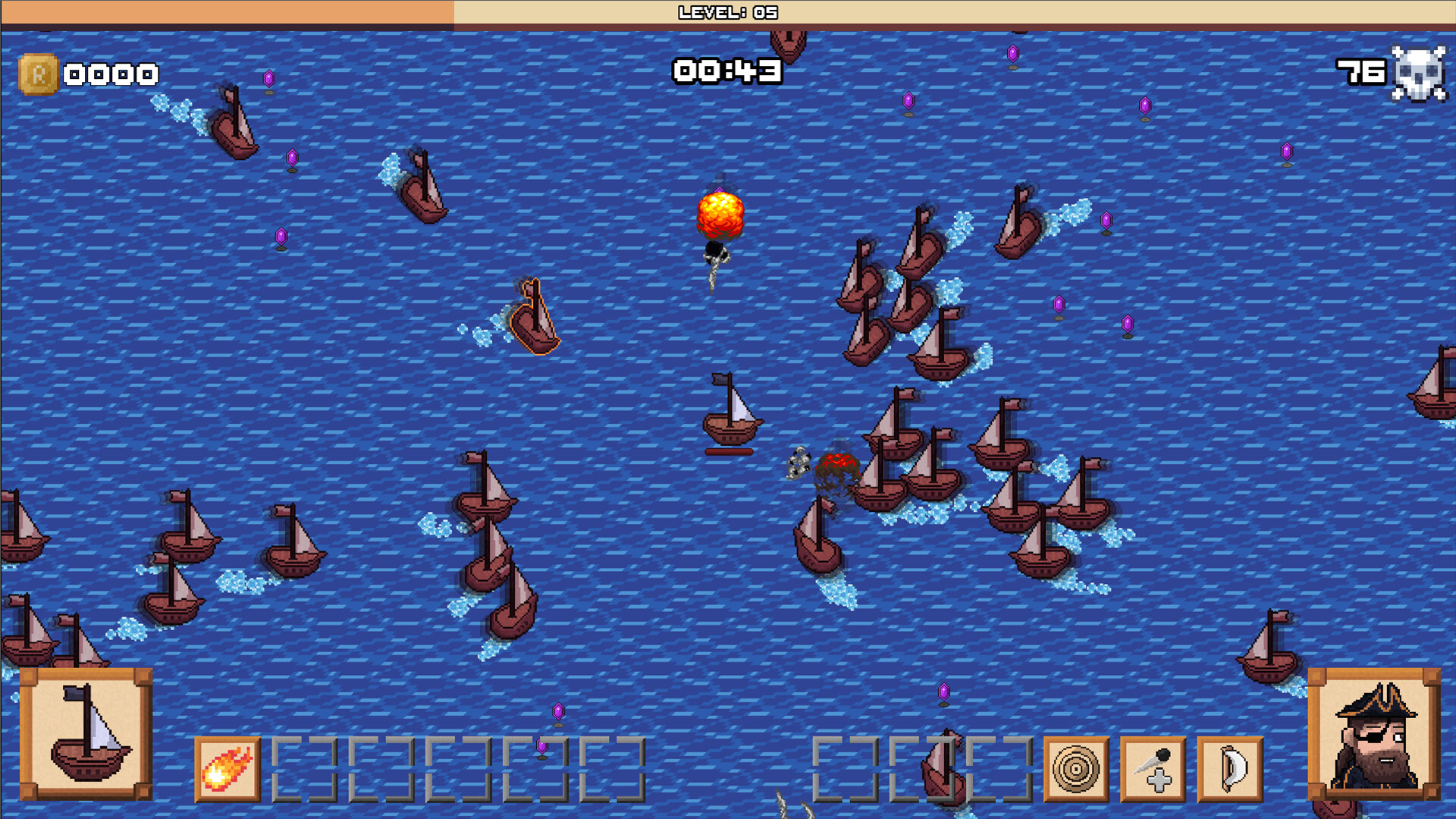Click the bullseye target upgrade icon
Image resolution: width=1456 pixels, height=819 pixels.
pos(1076,769)
